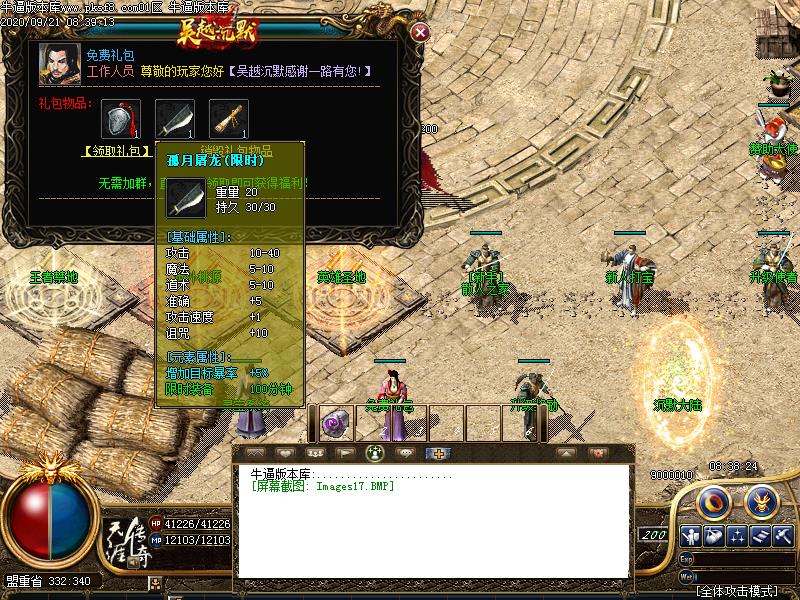Image resolution: width=800 pixels, height=600 pixels.
Task: Switch the 全体攻击模式 attack mode label
Action: [x=738, y=591]
